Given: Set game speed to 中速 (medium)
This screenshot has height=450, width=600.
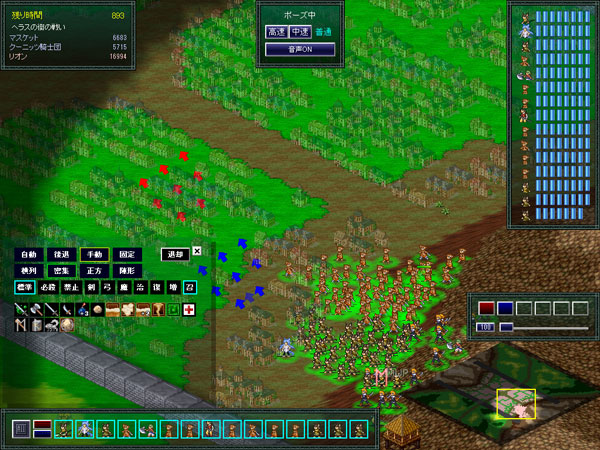Looking at the screenshot, I should click(299, 32).
